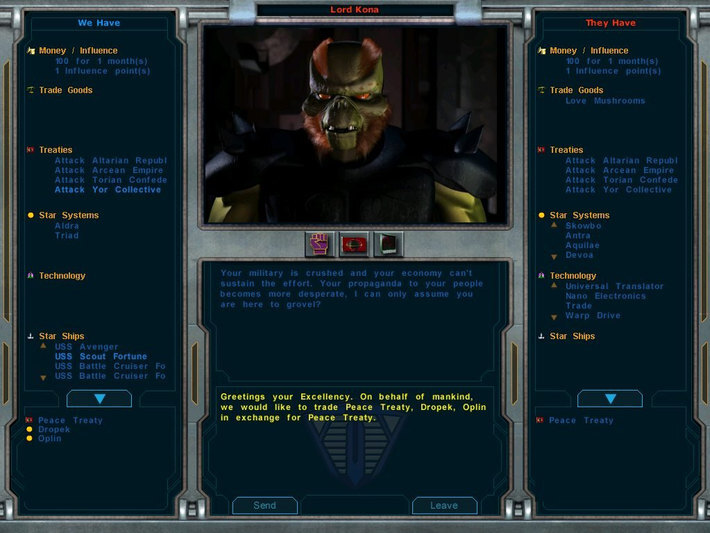Click the dark monitor icon
Viewport: 710px width, 533px height.
388,243
